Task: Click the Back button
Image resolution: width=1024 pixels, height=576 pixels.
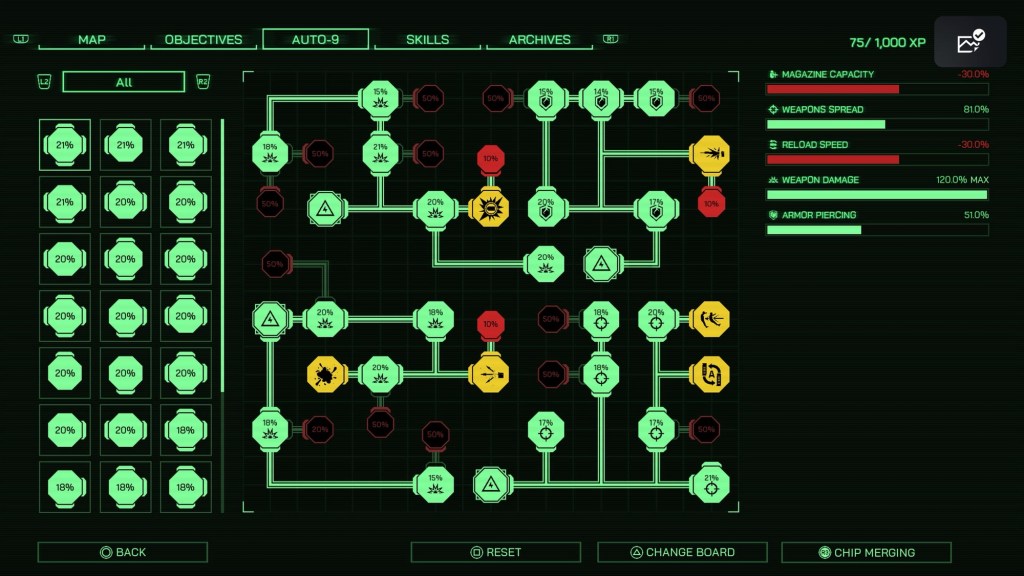Action: (x=123, y=552)
